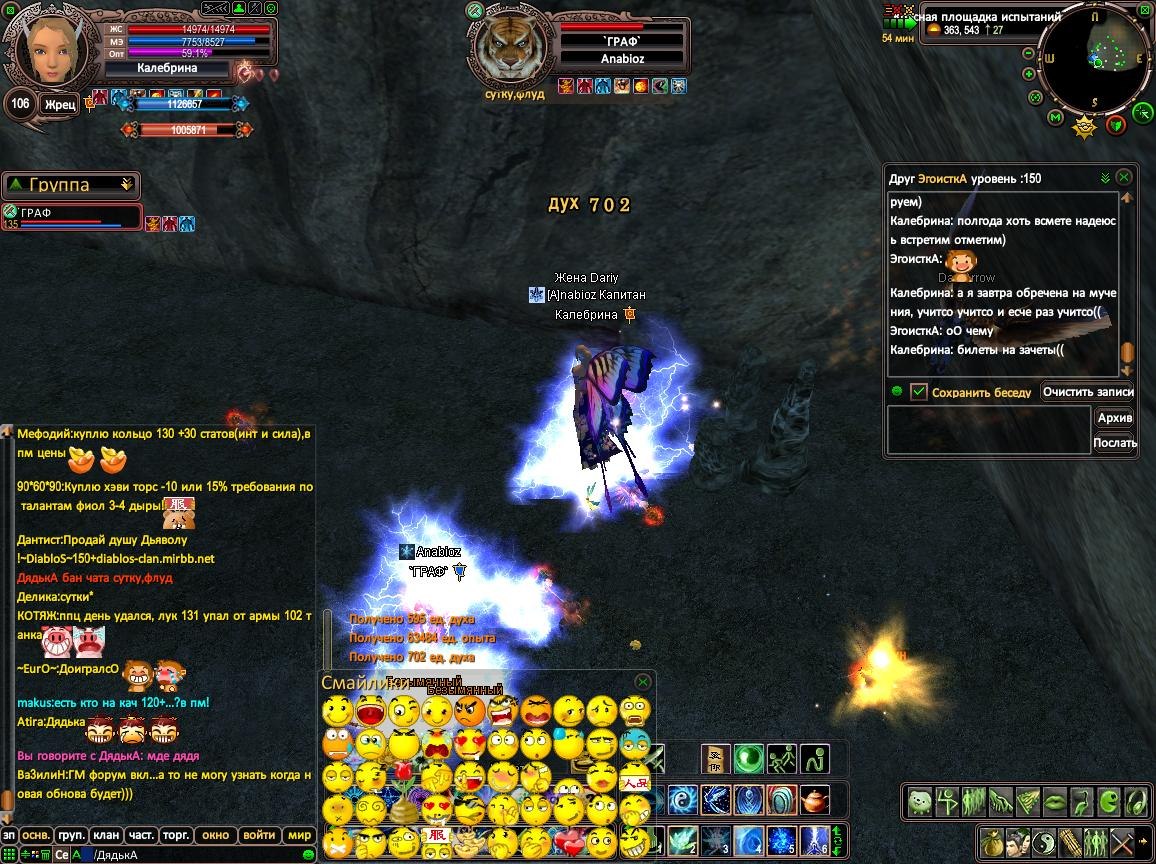
Task: Expand the Группа party dropdown
Action: coord(126,185)
